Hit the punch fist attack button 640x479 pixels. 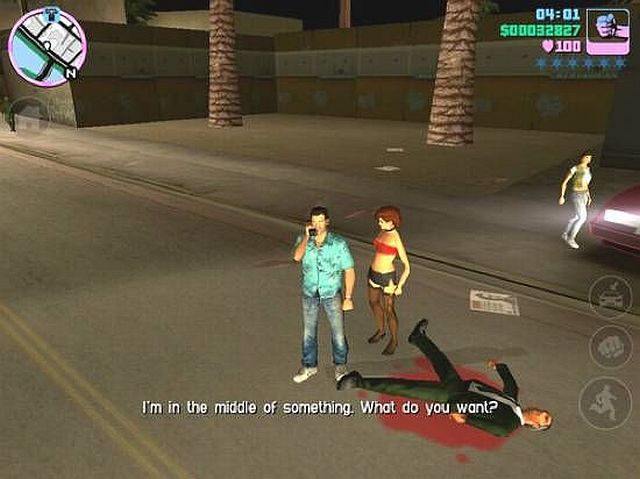pyautogui.click(x=608, y=347)
